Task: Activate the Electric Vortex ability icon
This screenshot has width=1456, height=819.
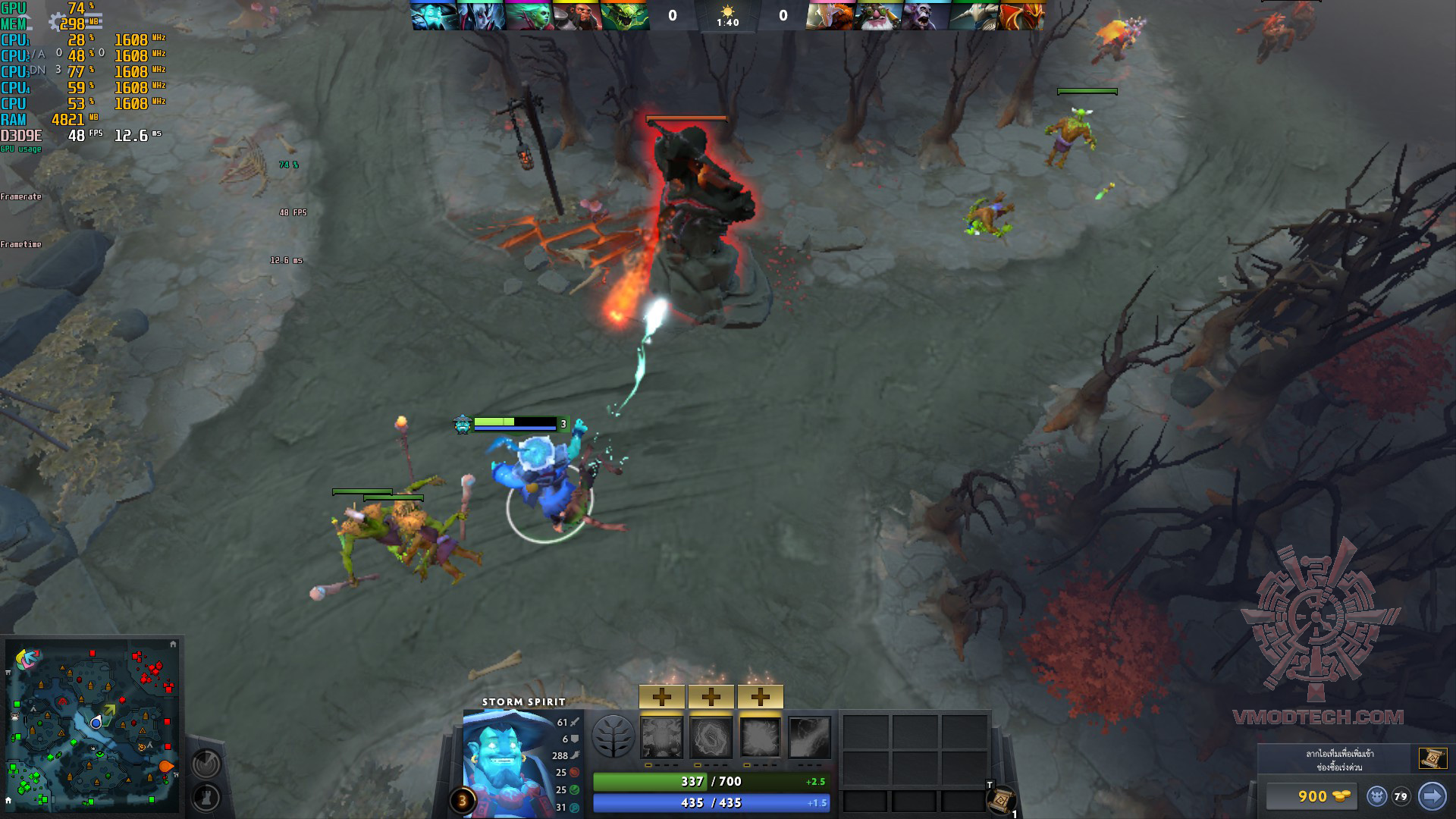Action: pyautogui.click(x=711, y=737)
